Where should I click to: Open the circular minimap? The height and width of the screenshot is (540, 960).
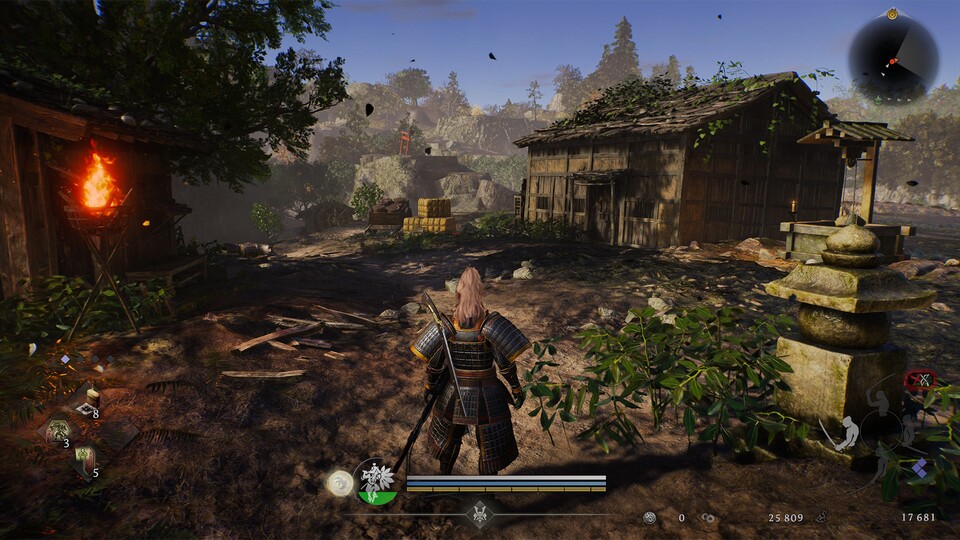pos(893,59)
